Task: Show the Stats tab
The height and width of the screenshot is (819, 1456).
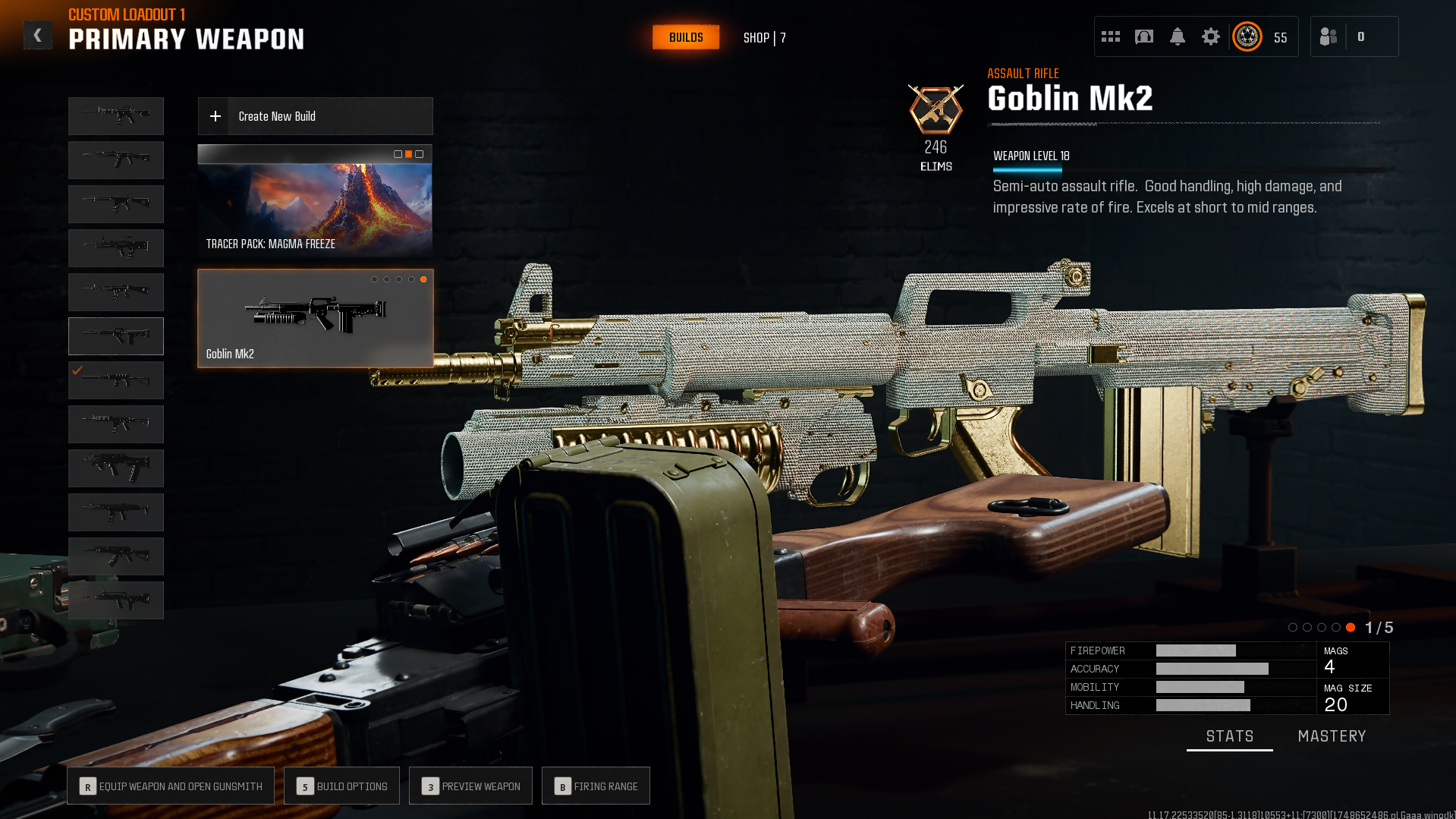Action: point(1229,736)
